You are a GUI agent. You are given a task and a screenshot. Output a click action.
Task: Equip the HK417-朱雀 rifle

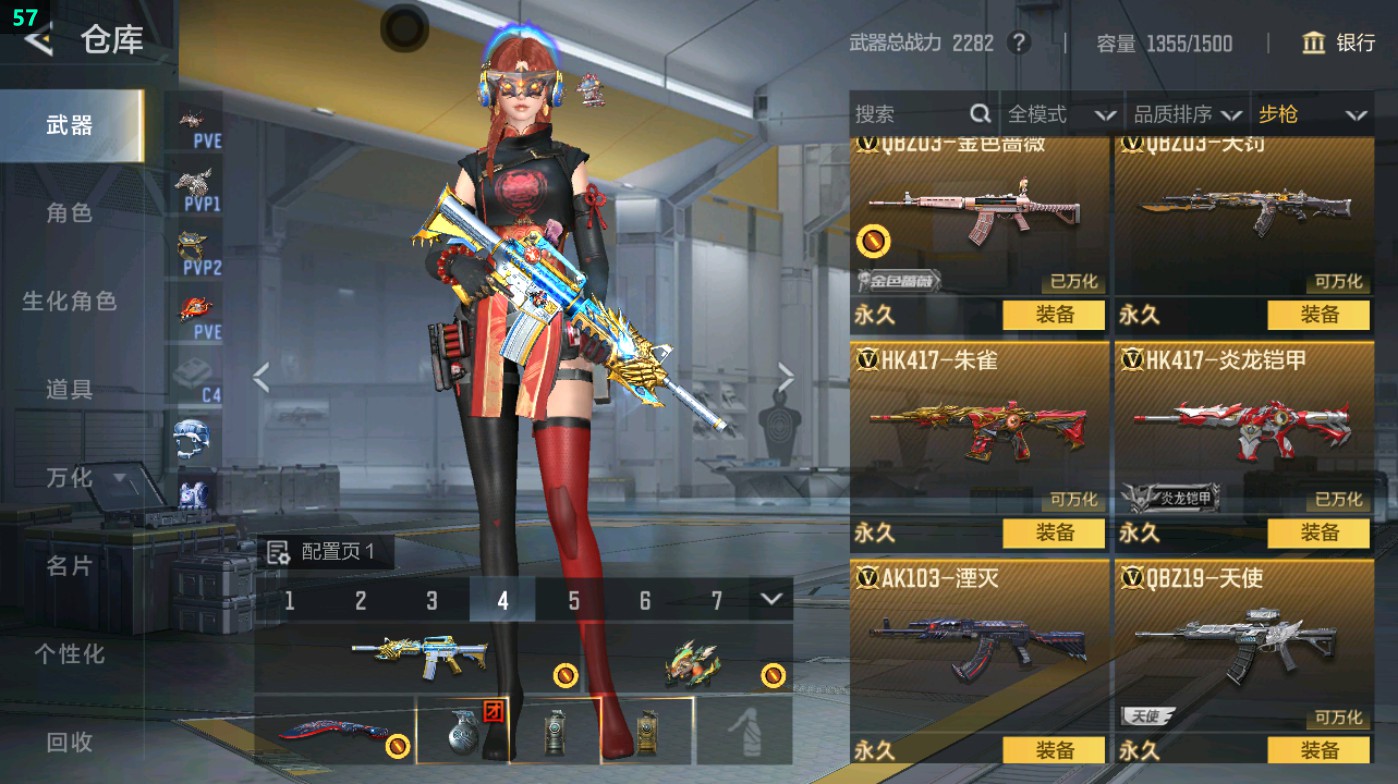coord(1054,533)
